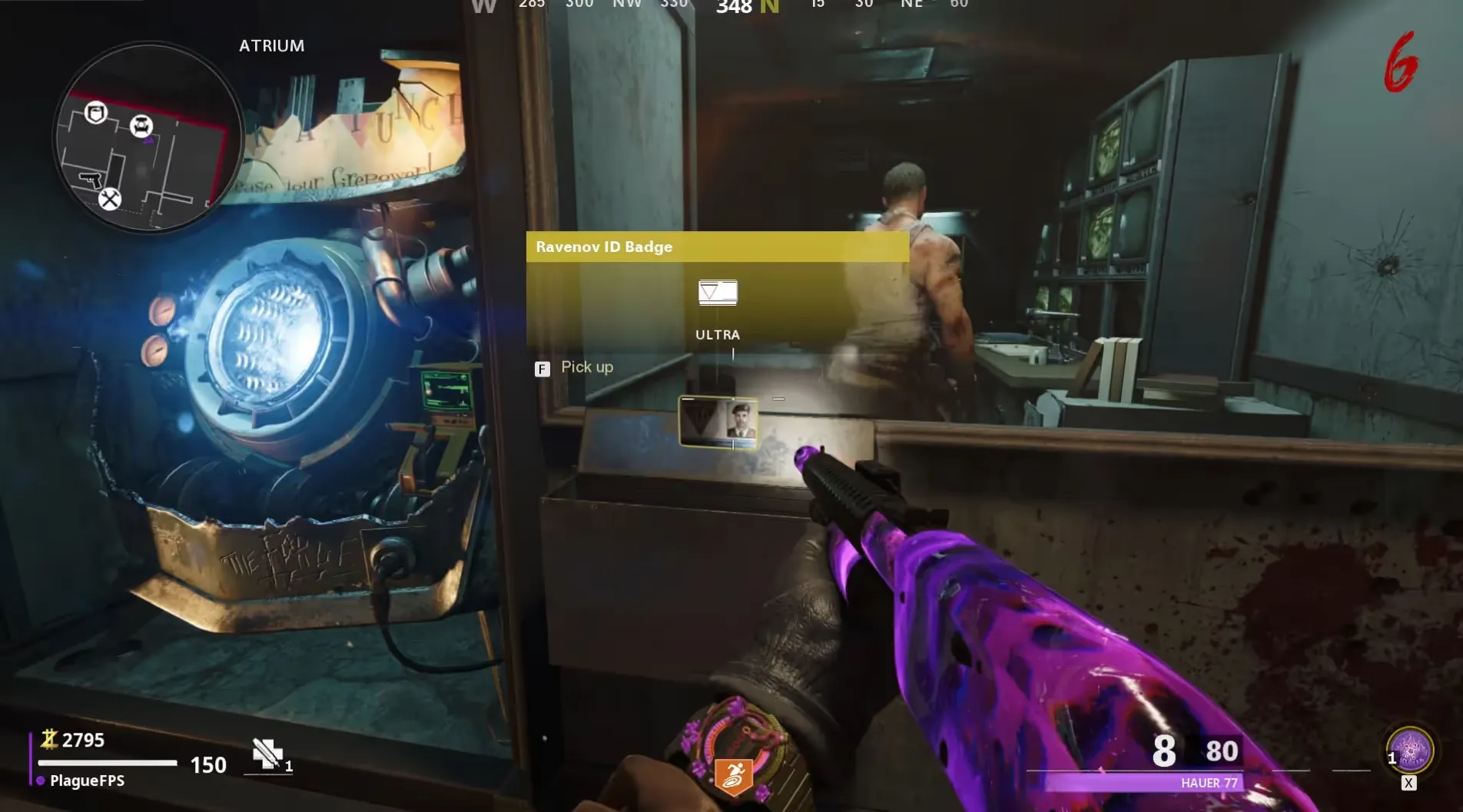Screen dimensions: 1463x812
Task: Click the Pack-a-Punch machine marker on minimap
Action: (141, 126)
